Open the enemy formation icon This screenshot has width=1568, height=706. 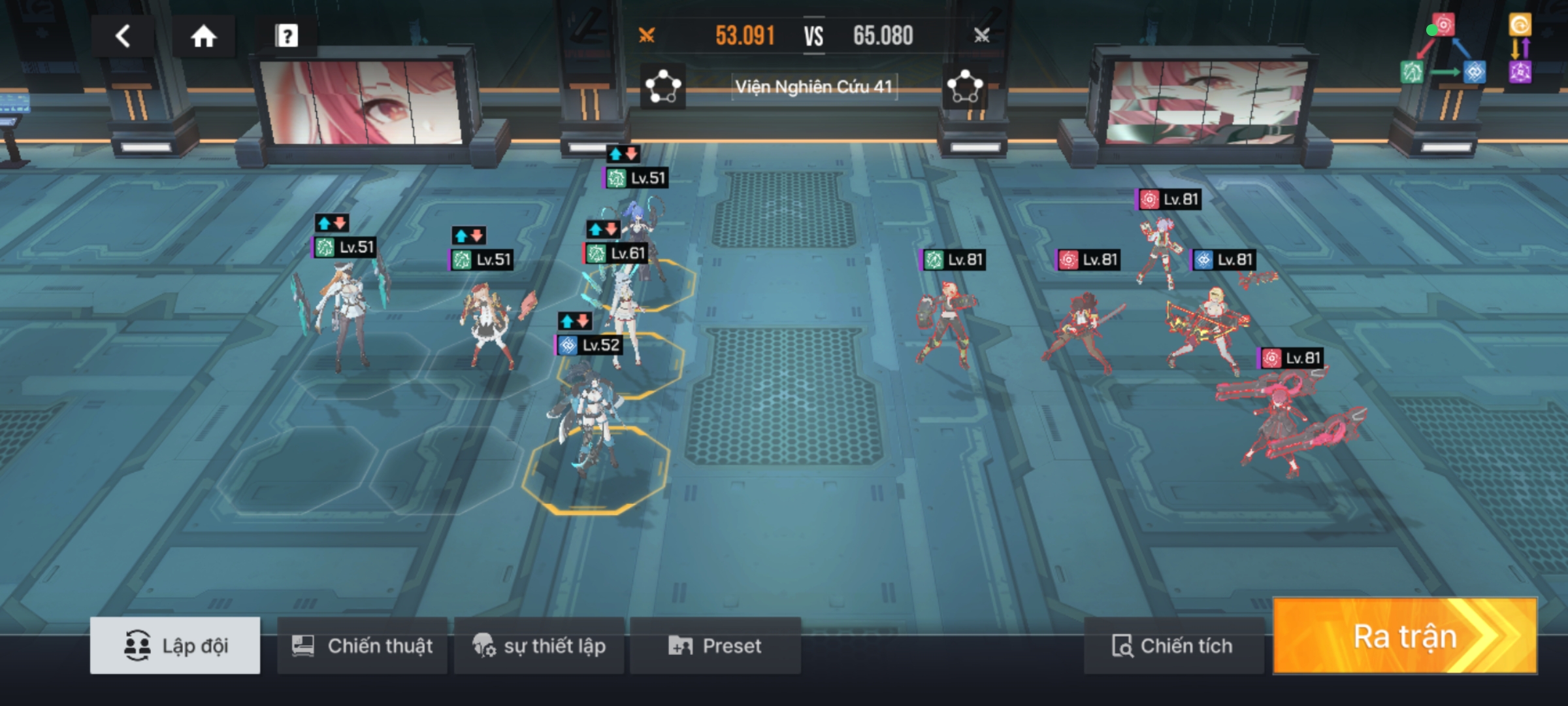965,87
